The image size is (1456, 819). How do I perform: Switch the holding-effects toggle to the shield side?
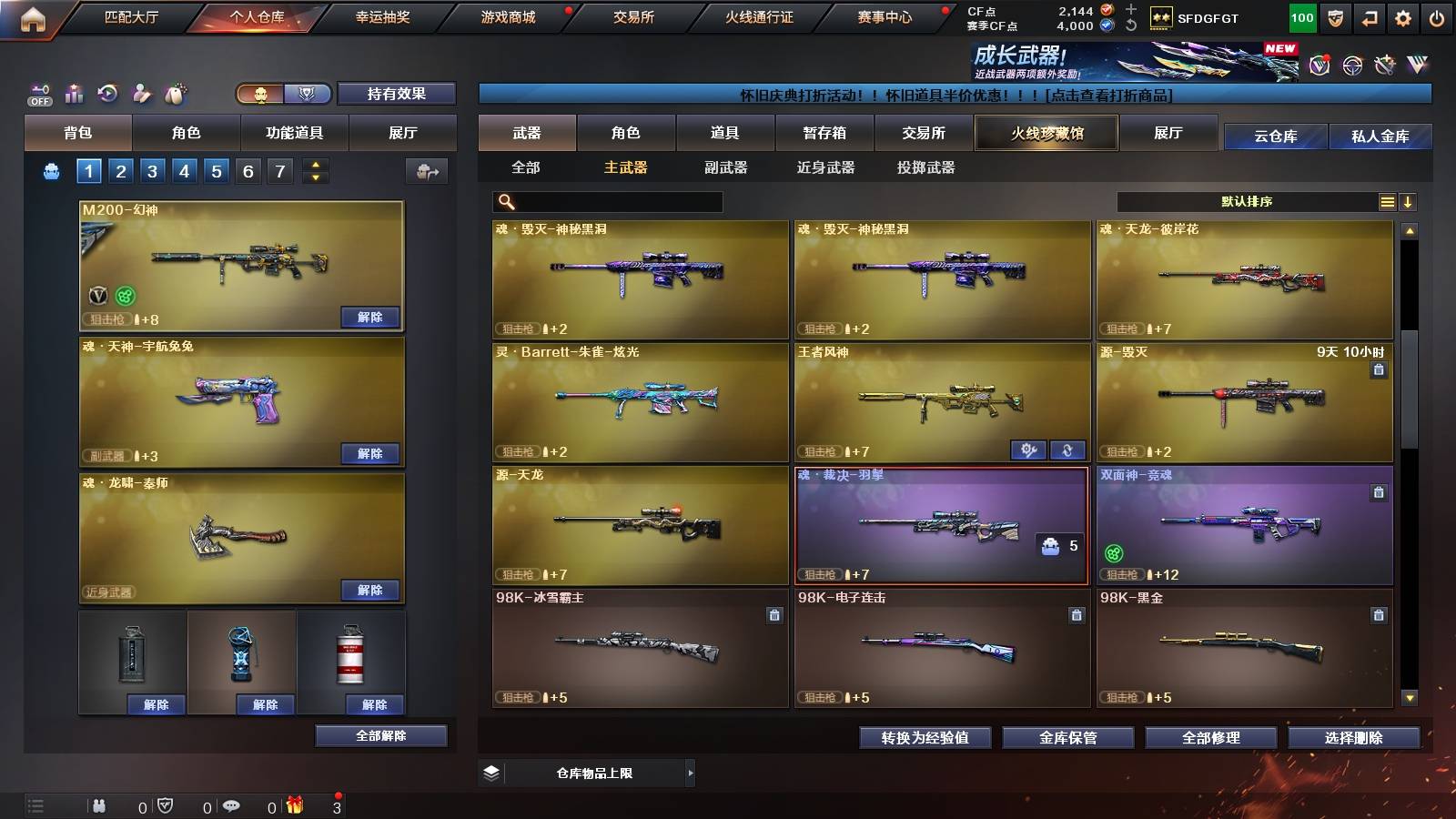pyautogui.click(x=307, y=94)
